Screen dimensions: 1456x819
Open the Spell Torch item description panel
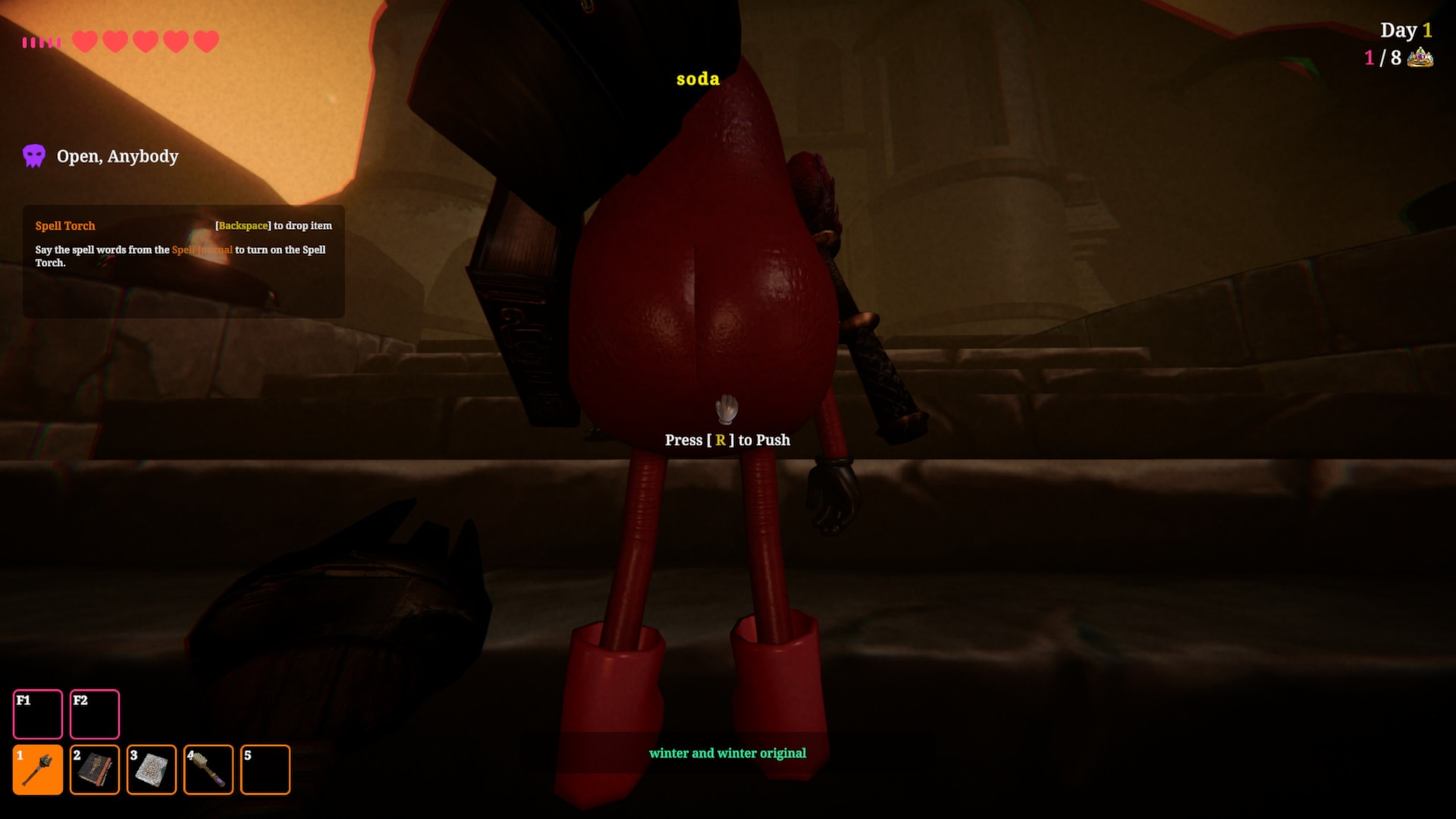[x=184, y=261]
